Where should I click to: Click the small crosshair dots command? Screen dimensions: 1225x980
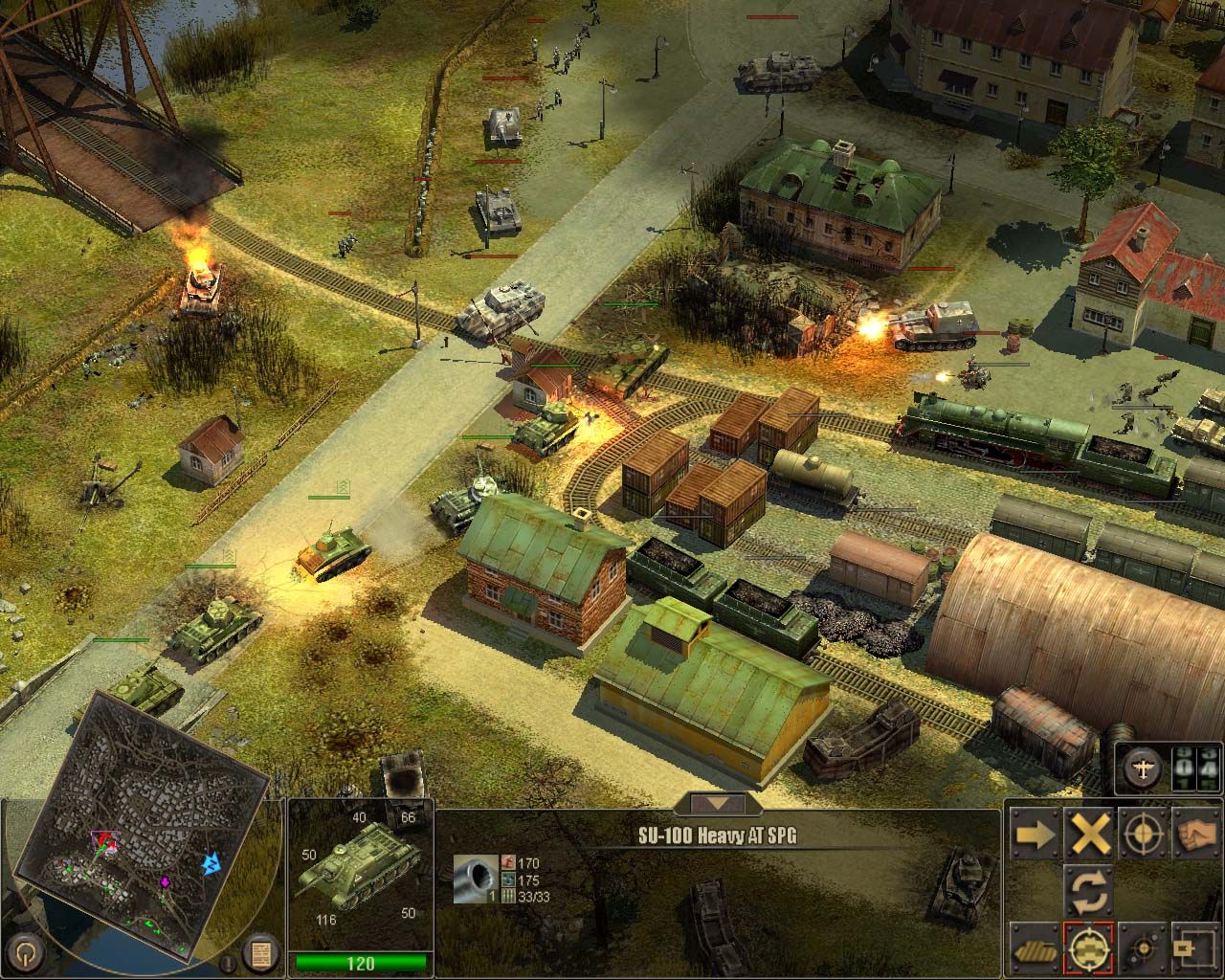[x=1142, y=947]
